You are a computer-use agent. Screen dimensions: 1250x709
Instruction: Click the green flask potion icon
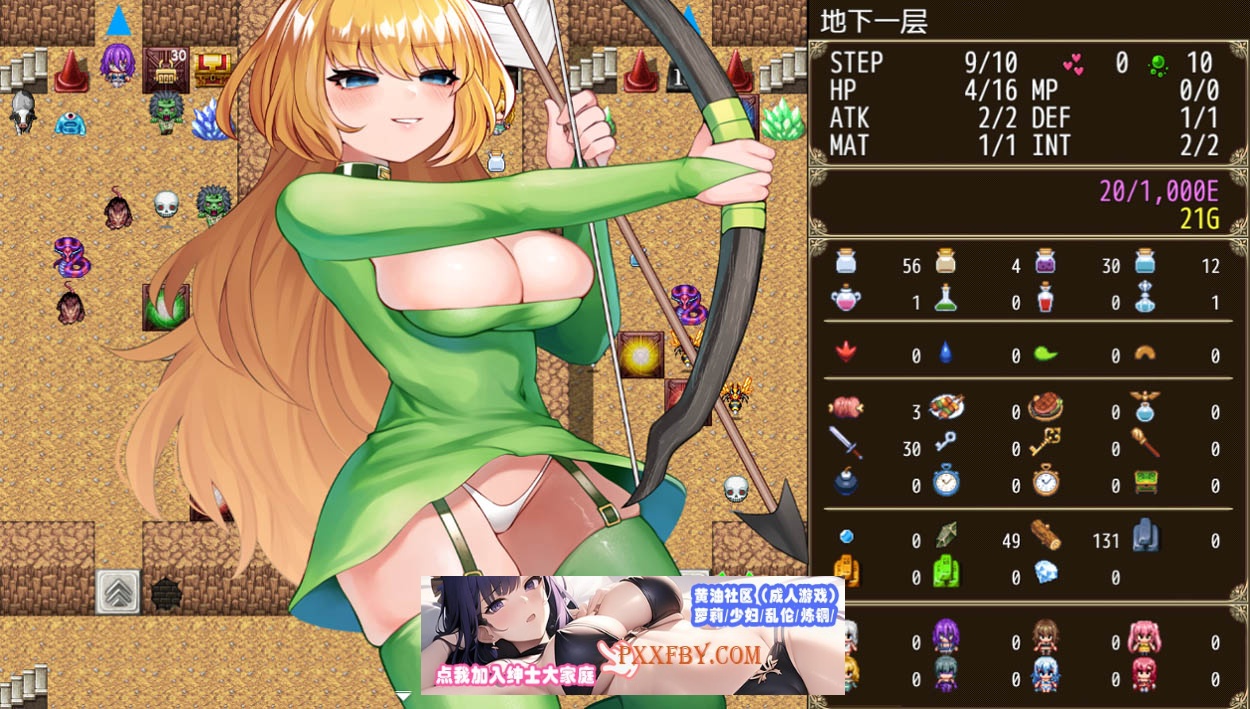tap(946, 298)
